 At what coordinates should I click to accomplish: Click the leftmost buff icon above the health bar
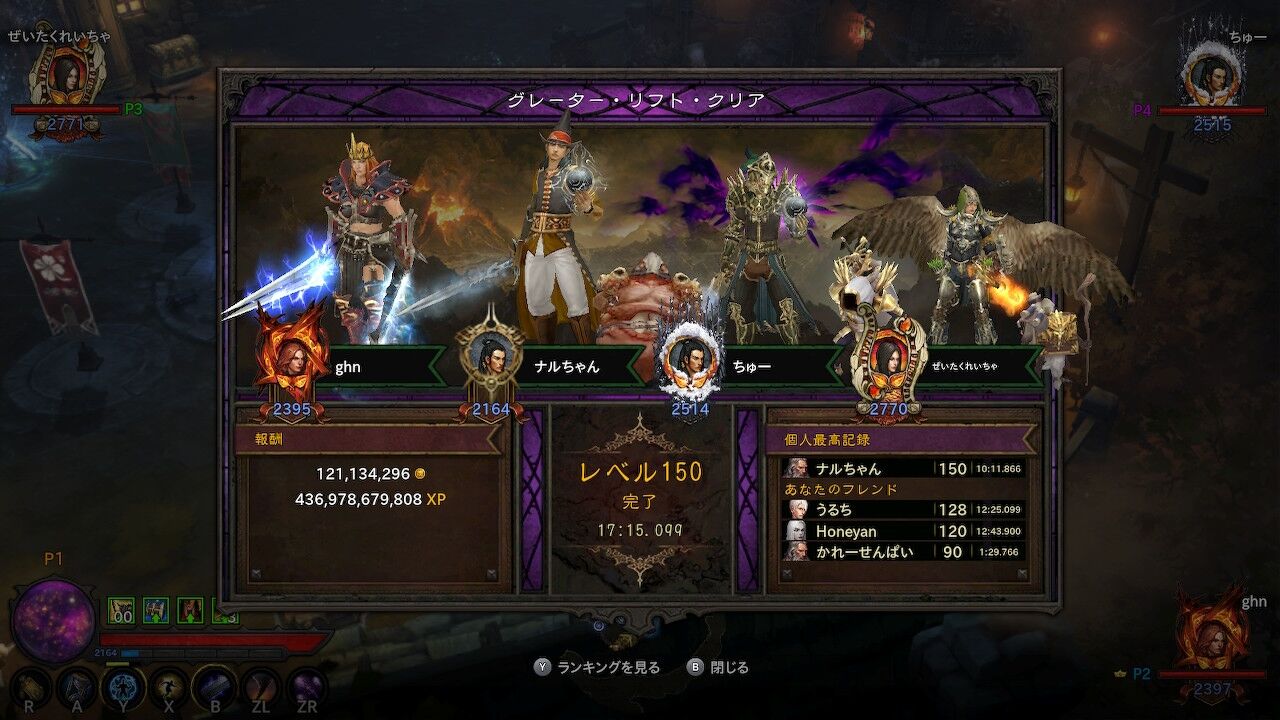point(120,609)
